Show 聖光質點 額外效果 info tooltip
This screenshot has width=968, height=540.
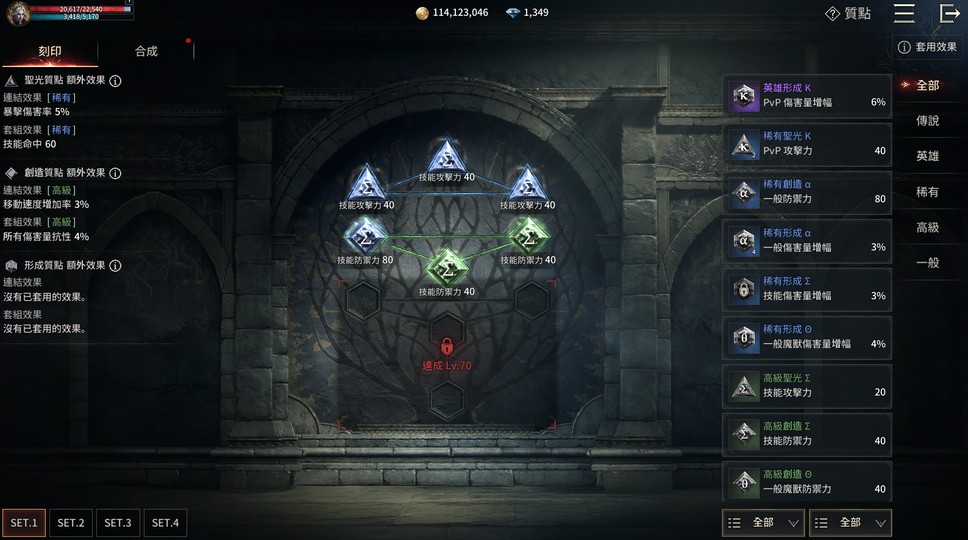[115, 81]
